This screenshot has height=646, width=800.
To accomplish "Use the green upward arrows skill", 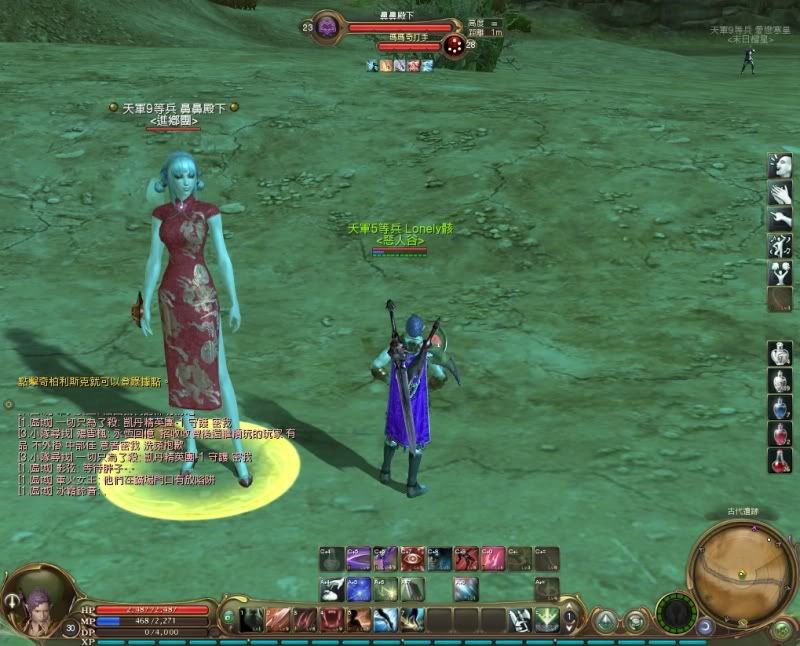I will [x=547, y=620].
